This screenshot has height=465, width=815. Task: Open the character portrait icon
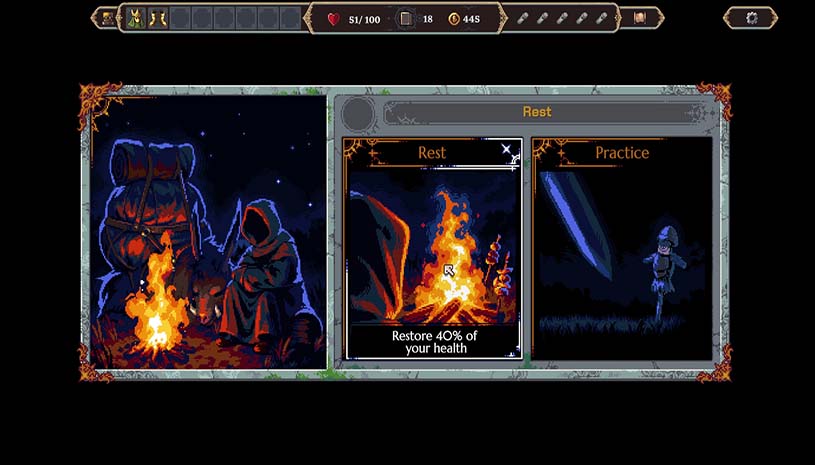[x=106, y=18]
